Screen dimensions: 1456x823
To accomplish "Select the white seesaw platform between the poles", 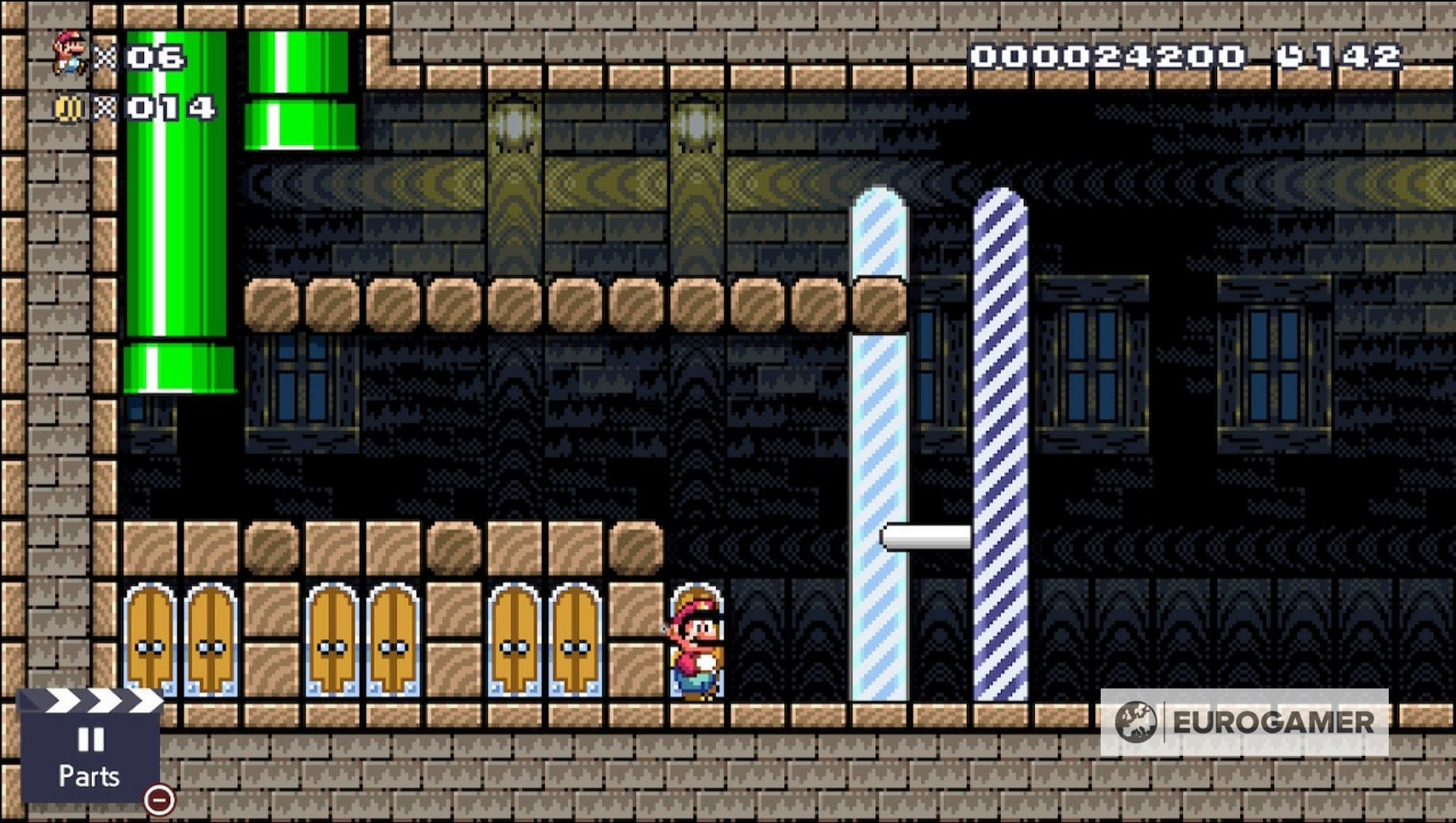I will [x=926, y=538].
